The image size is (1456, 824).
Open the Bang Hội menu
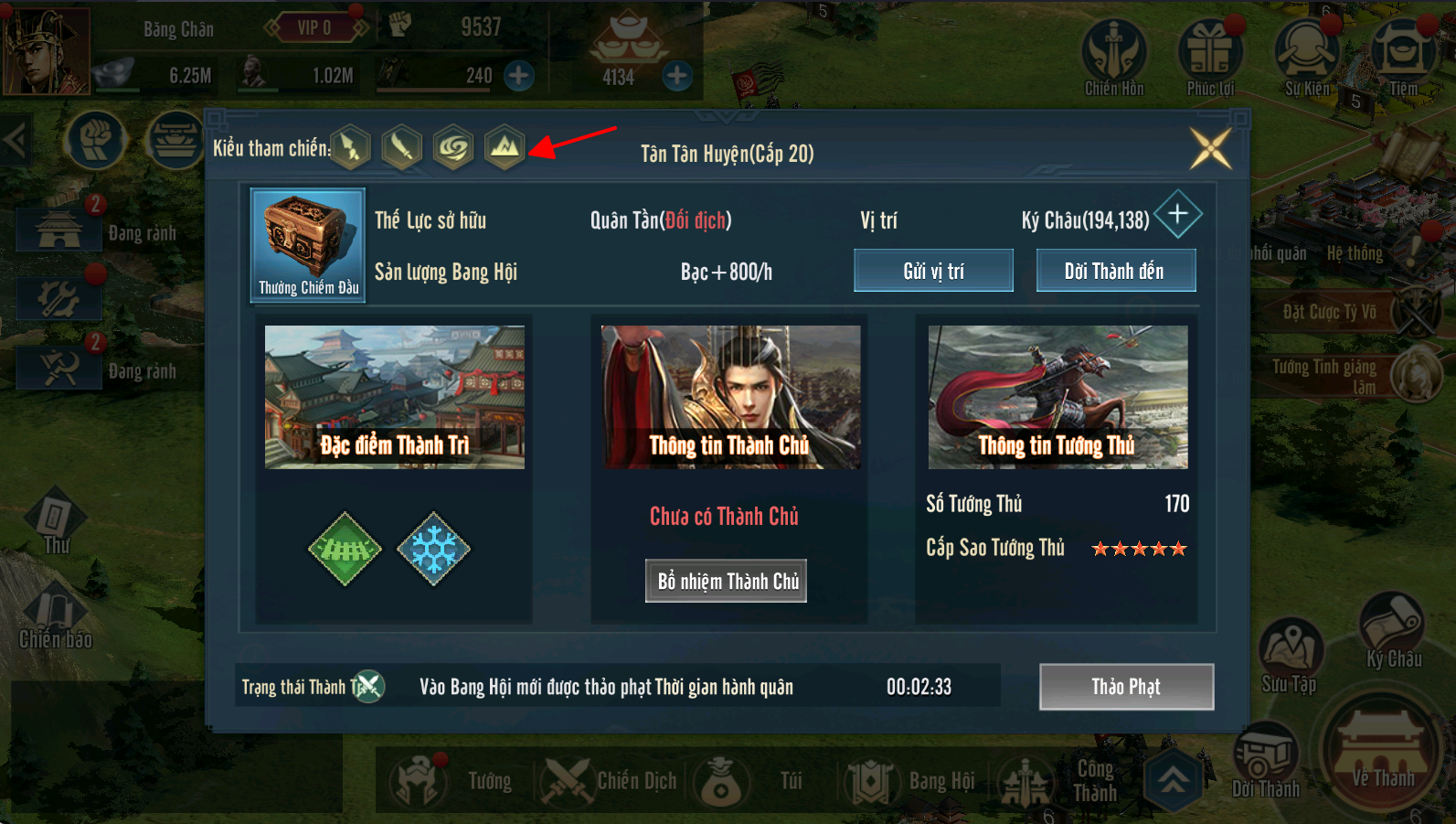click(x=914, y=781)
